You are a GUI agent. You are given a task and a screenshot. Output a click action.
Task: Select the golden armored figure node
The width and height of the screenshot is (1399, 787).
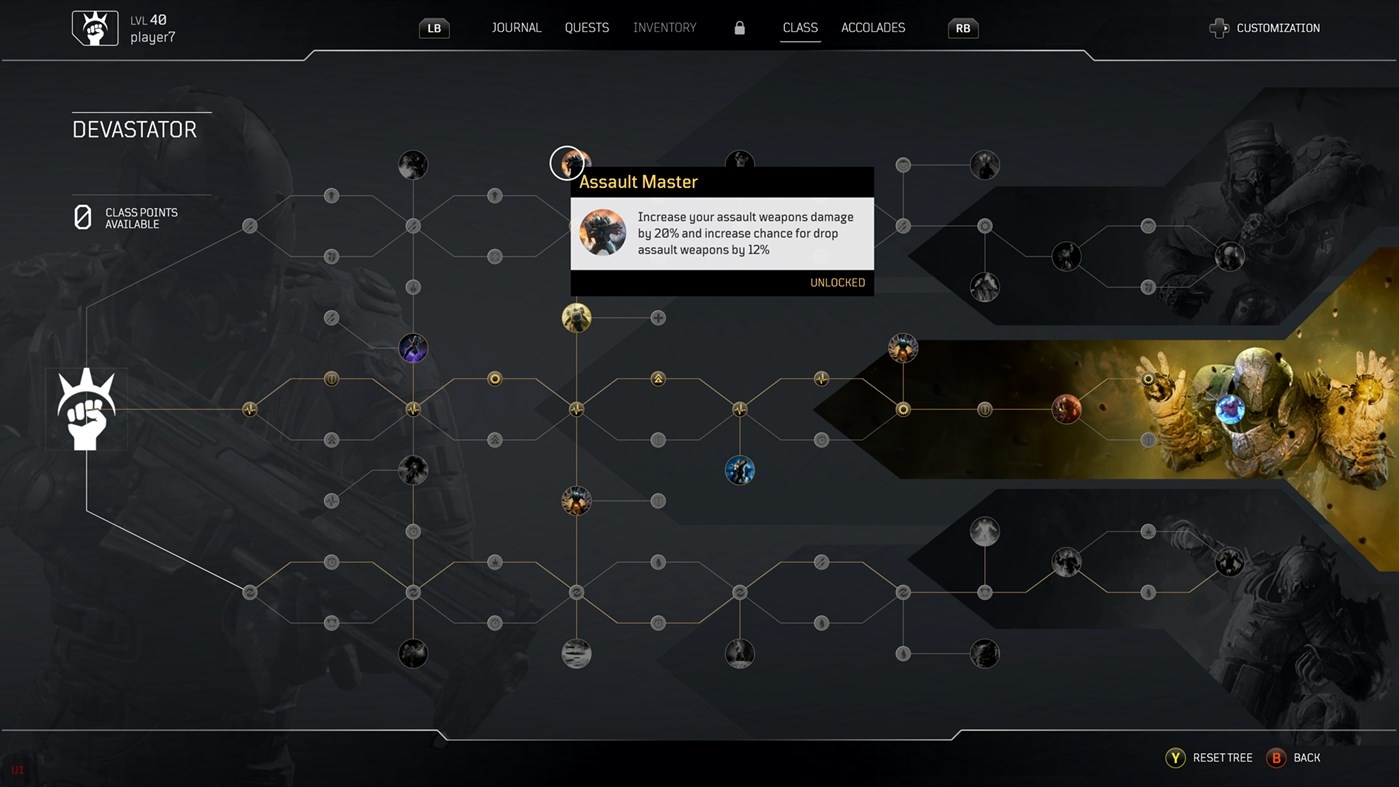click(576, 318)
